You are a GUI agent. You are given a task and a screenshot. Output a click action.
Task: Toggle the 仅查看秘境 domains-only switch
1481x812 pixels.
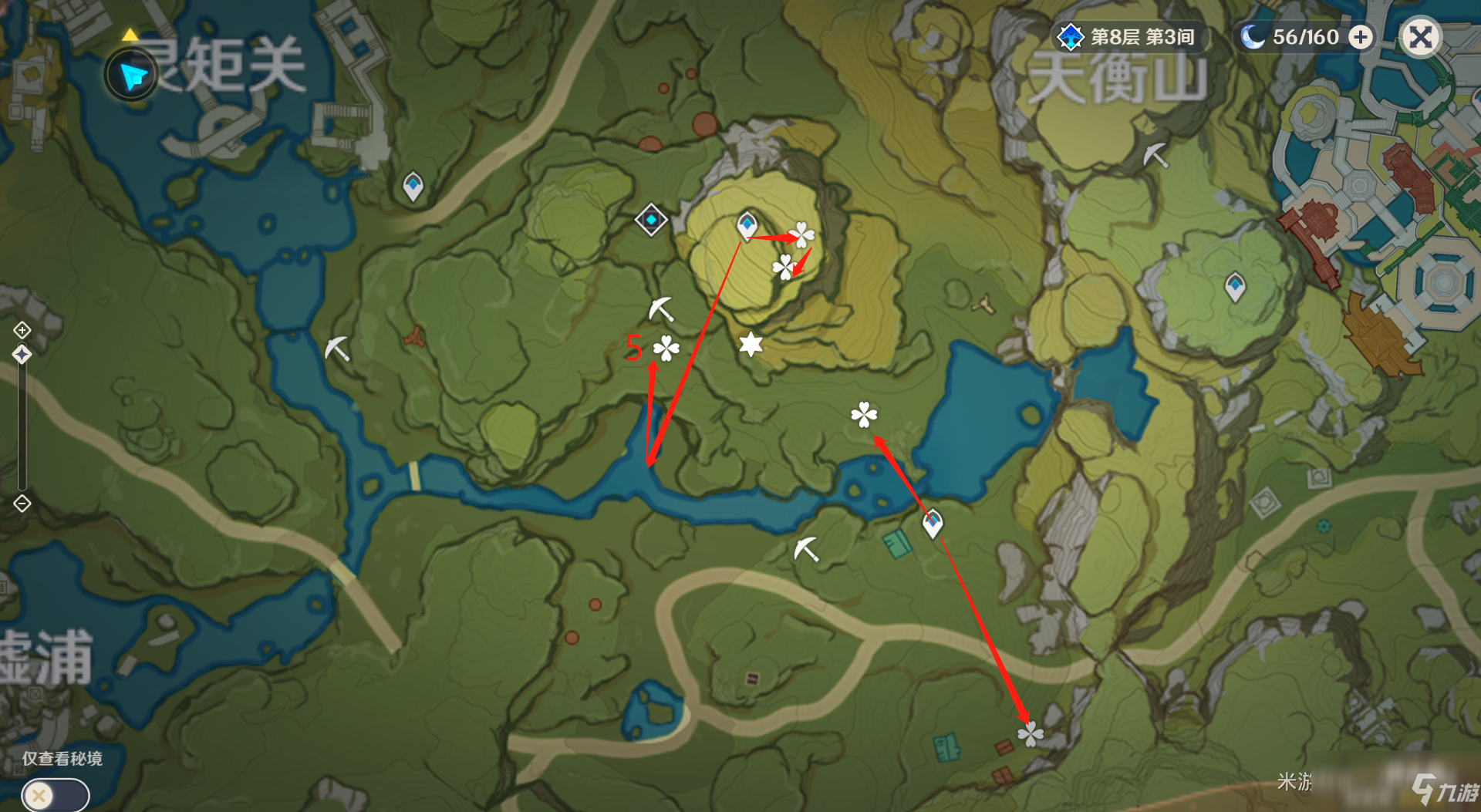pyautogui.click(x=55, y=794)
